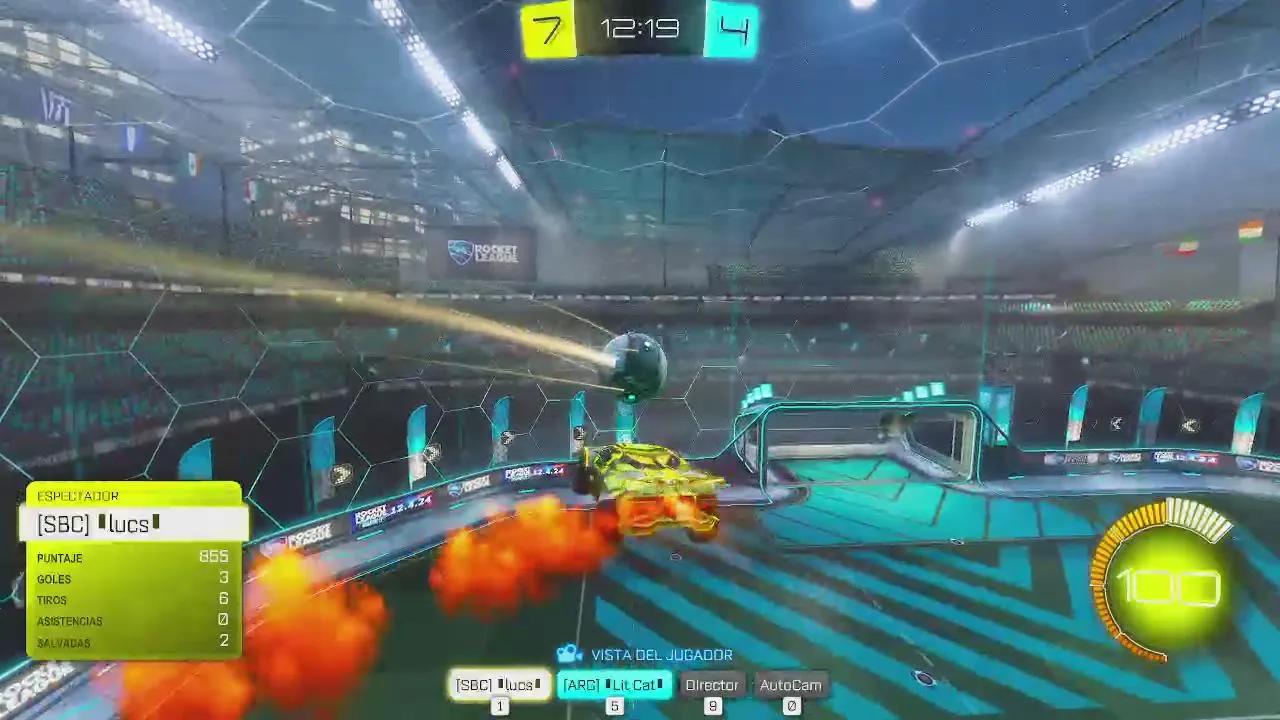Select the yellow team score box showing 7

tap(547, 29)
